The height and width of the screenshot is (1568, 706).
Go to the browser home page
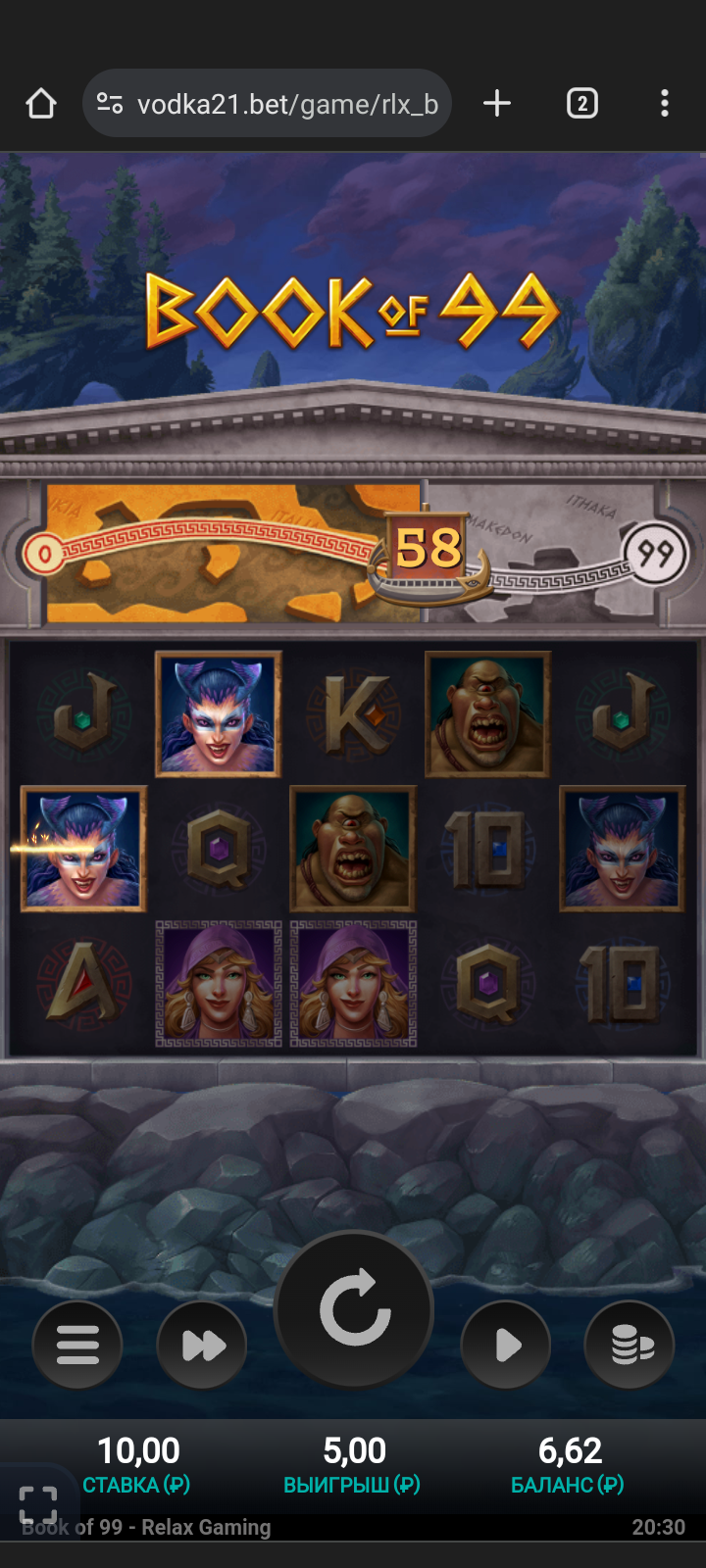tap(41, 104)
